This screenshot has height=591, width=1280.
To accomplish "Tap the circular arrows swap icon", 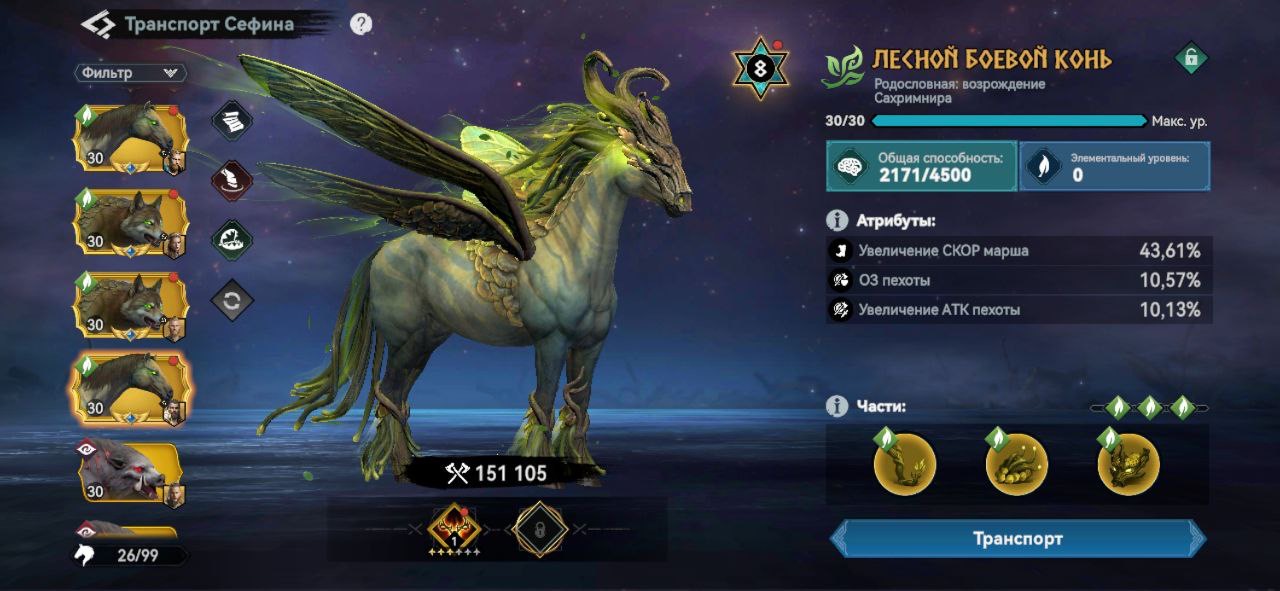I will click(232, 300).
